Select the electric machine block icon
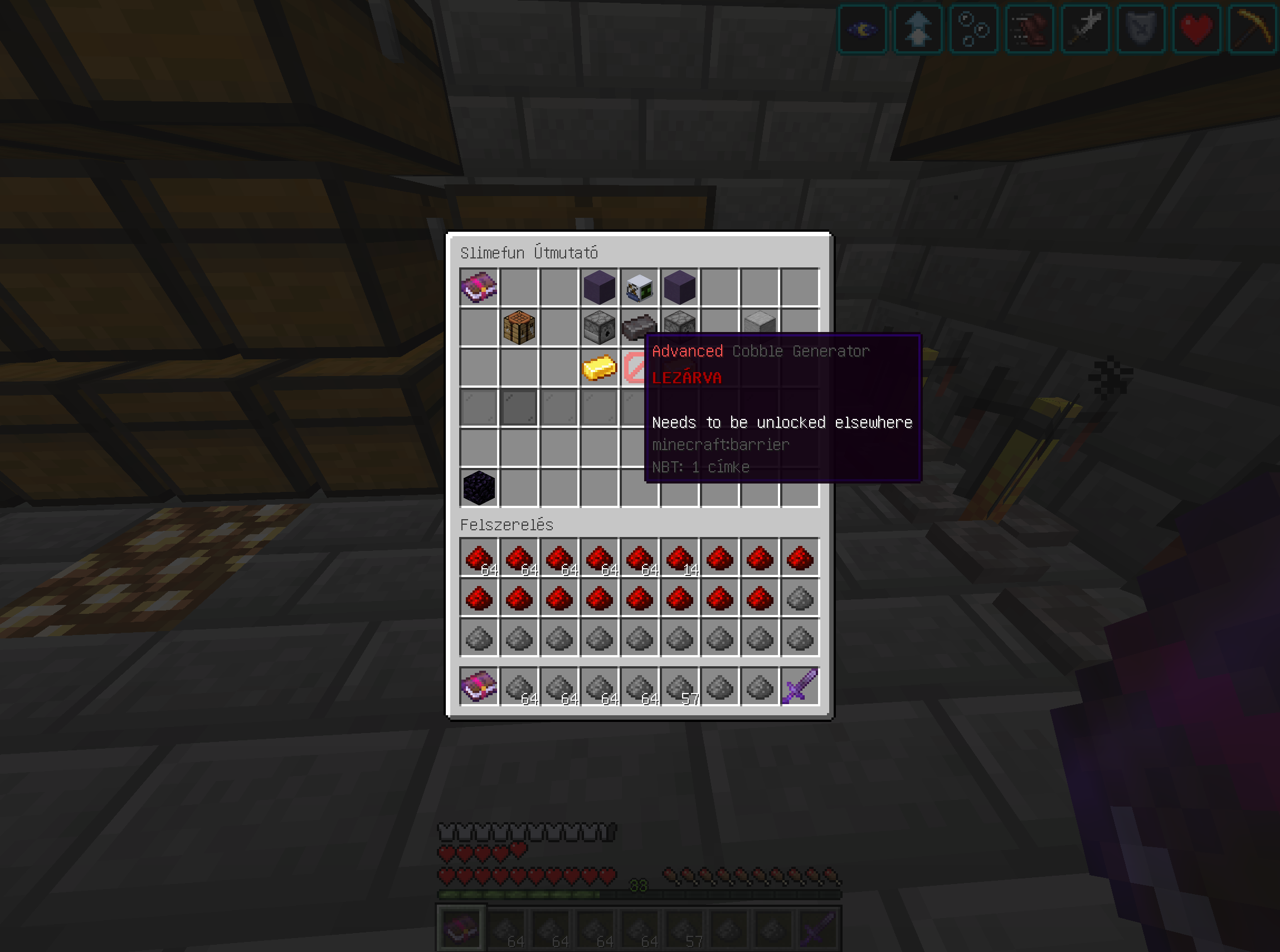Viewport: 1280px width, 952px height. pos(639,287)
